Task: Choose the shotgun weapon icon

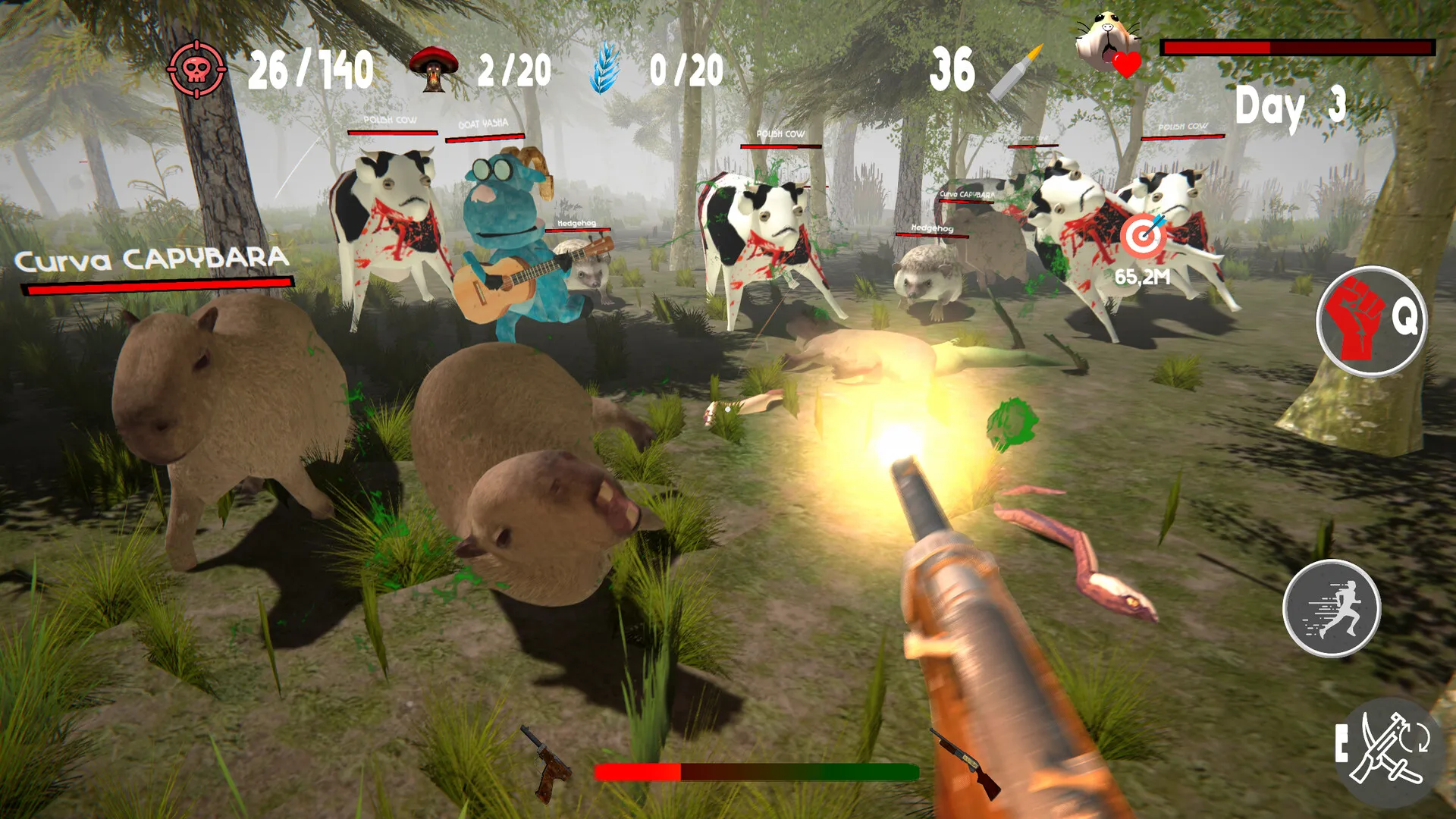Action: coord(965,762)
